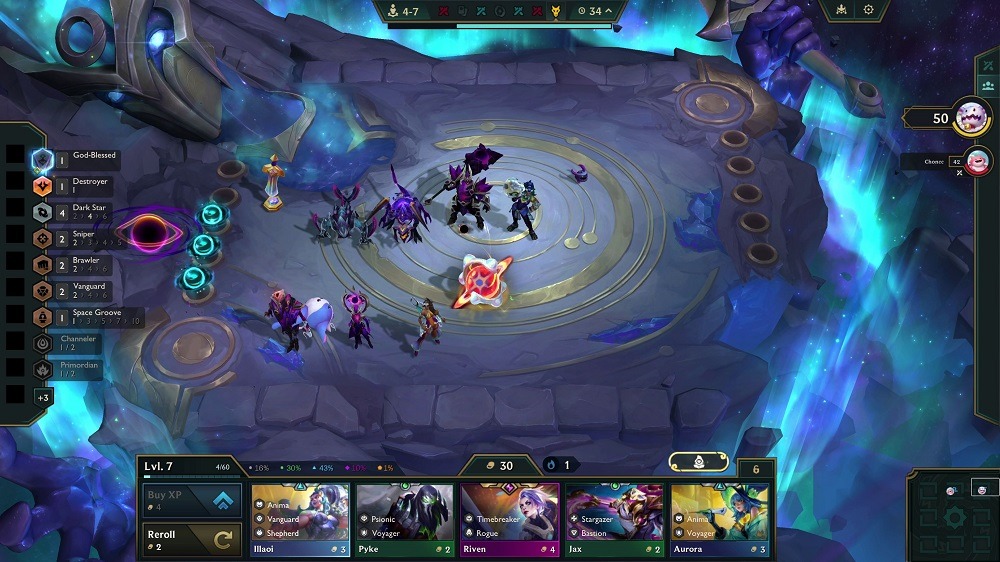Buy XP for 4 gold
Image resolution: width=1000 pixels, height=562 pixels.
click(191, 499)
